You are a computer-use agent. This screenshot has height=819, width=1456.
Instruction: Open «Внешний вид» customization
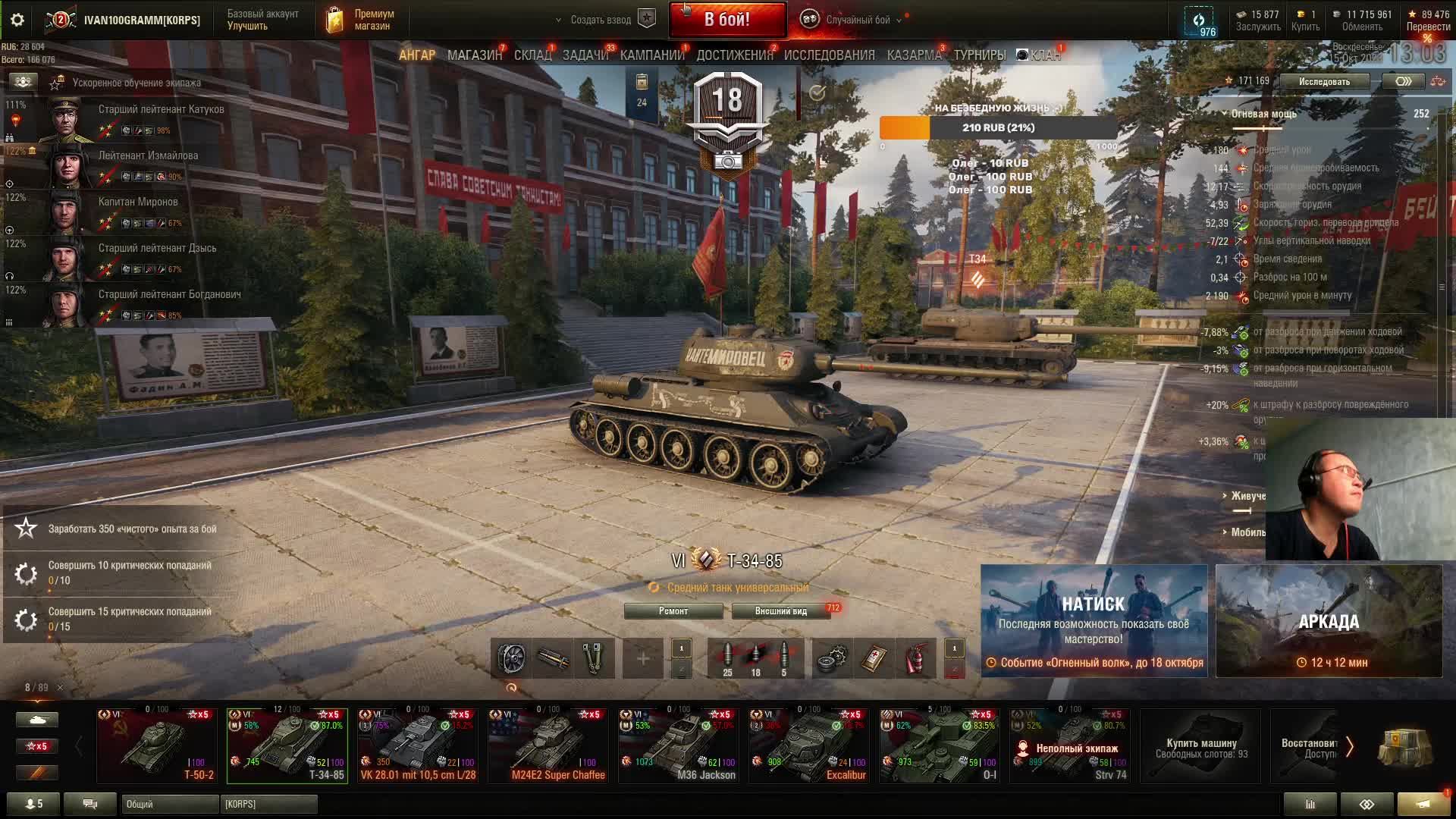[x=781, y=611]
